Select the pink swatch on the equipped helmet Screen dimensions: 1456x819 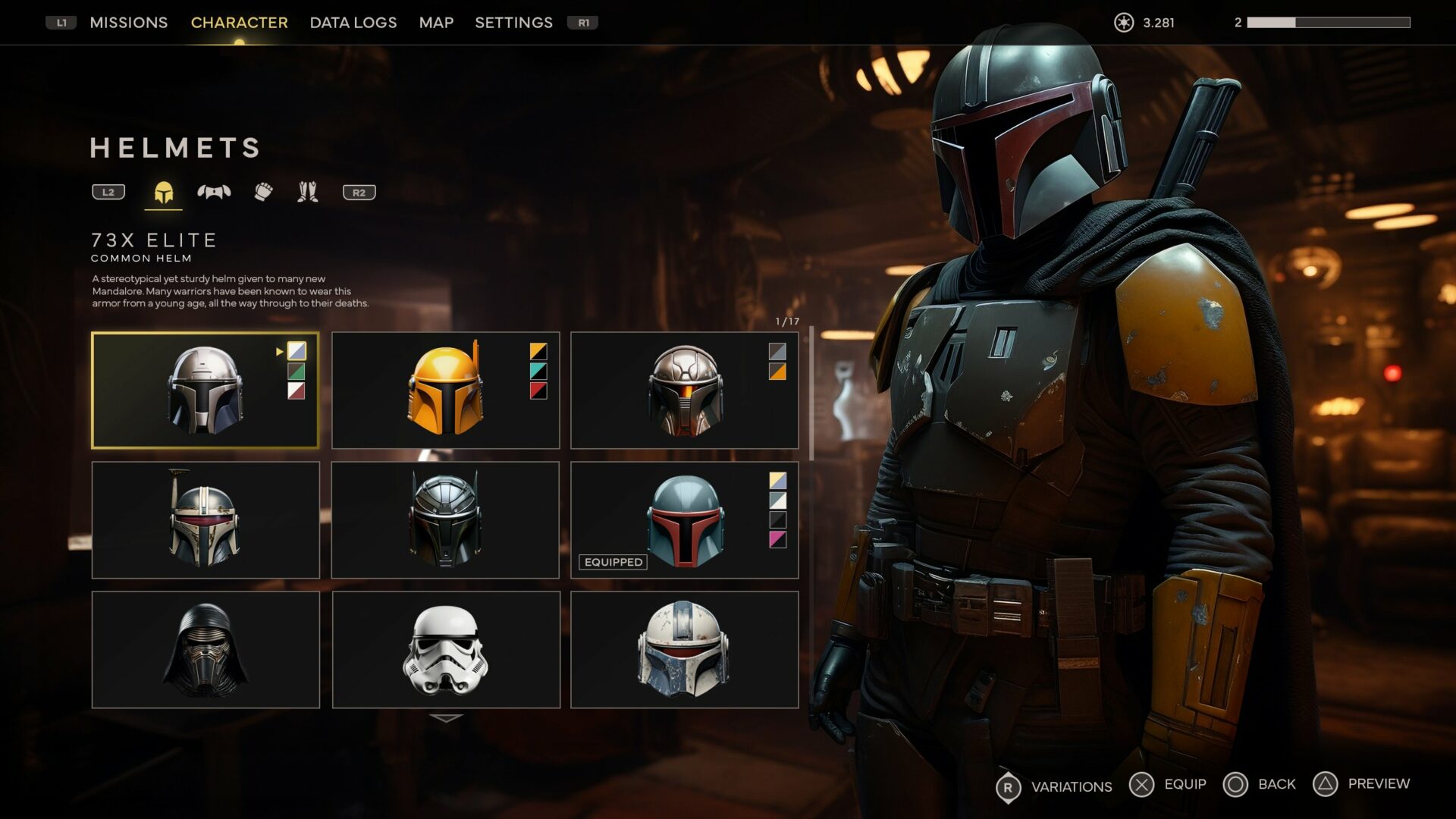[x=780, y=539]
